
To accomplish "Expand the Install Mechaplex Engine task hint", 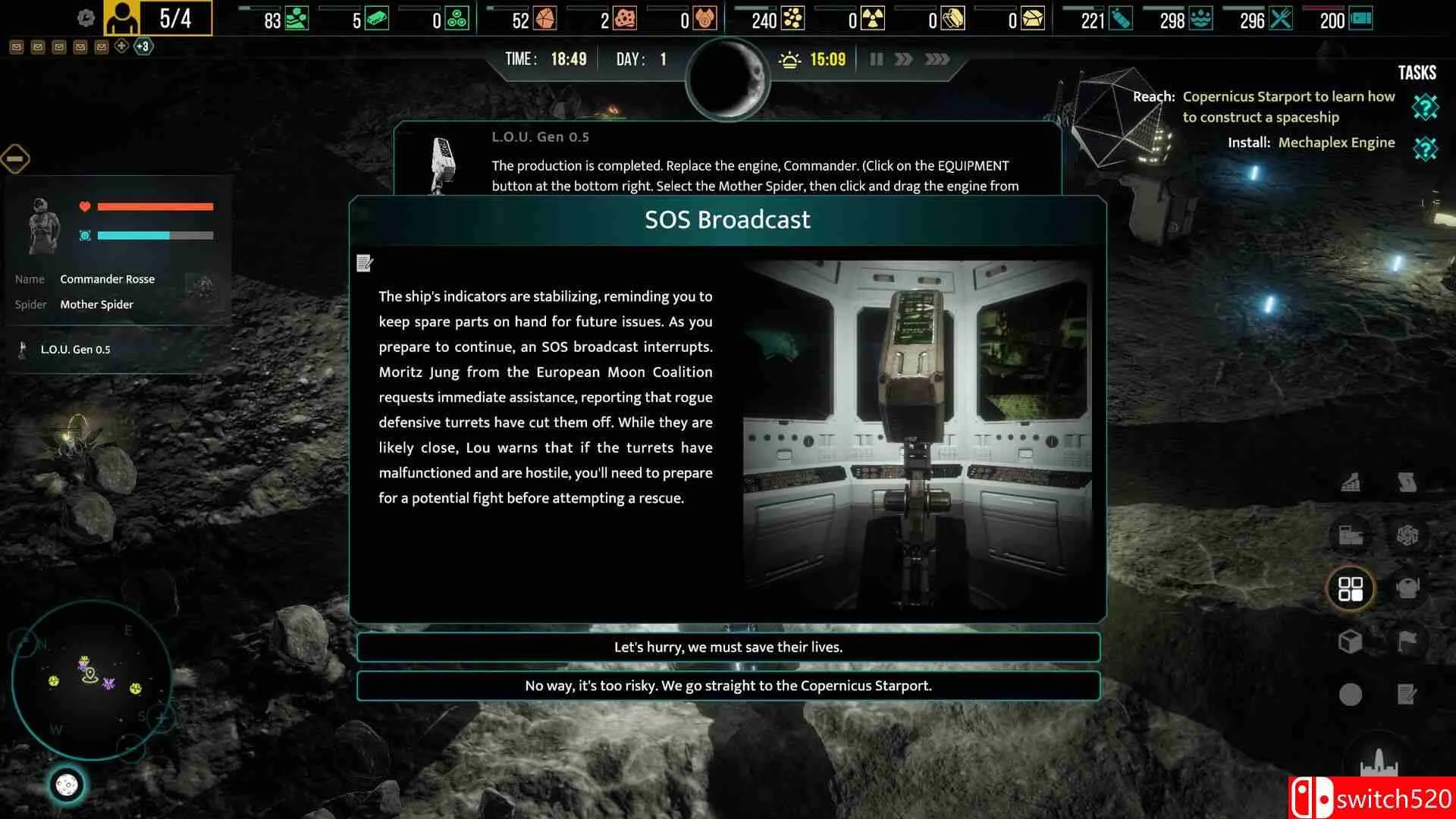I will 1425,148.
